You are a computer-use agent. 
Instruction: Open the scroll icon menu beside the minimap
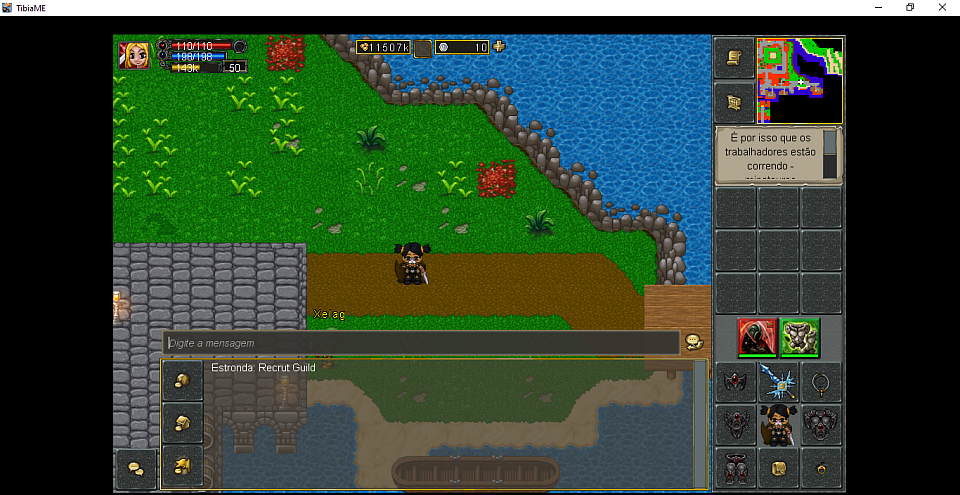733,58
